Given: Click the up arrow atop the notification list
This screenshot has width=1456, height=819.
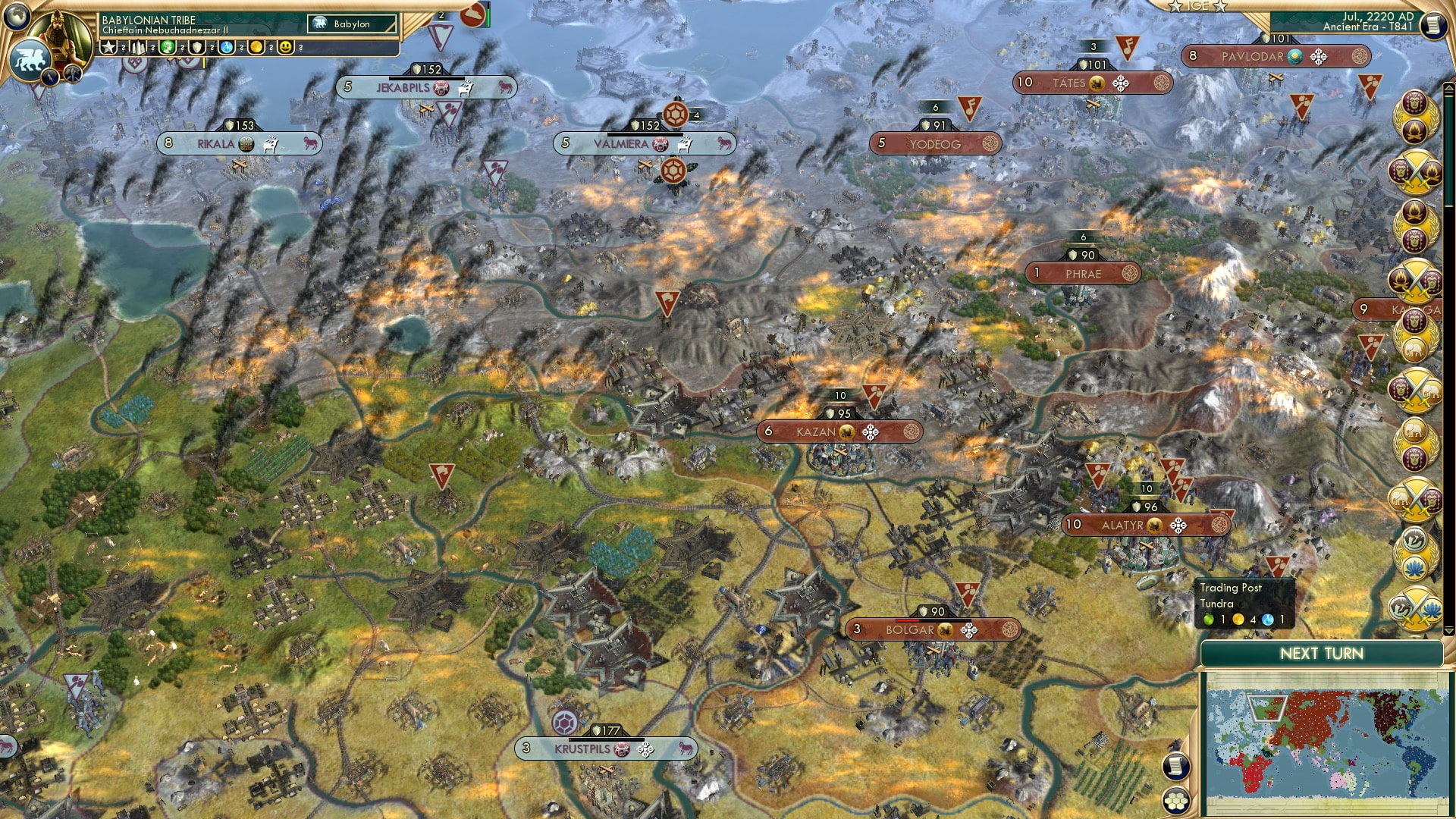Looking at the screenshot, I should click(x=1449, y=86).
